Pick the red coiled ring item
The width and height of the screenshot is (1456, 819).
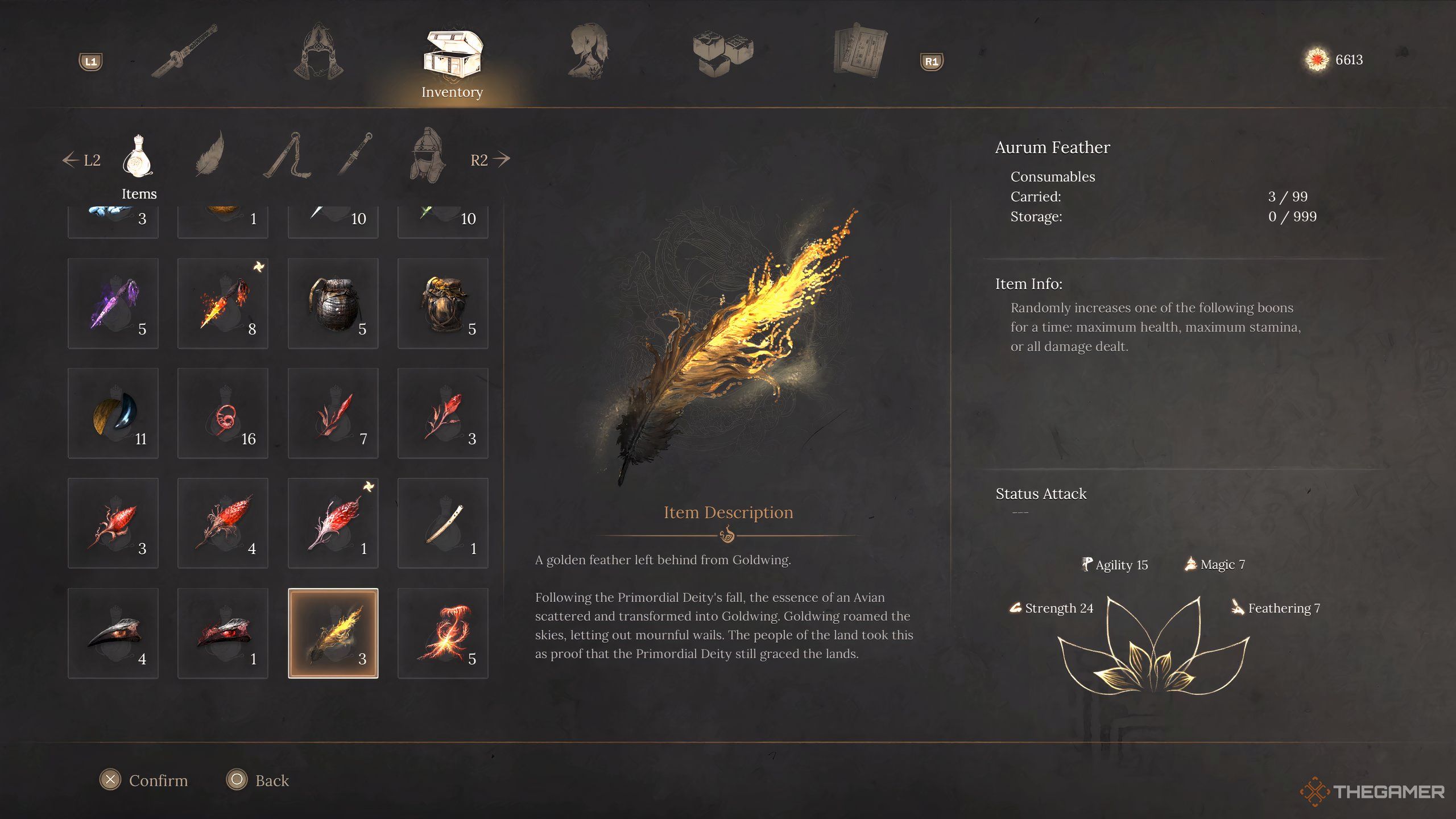coord(222,413)
